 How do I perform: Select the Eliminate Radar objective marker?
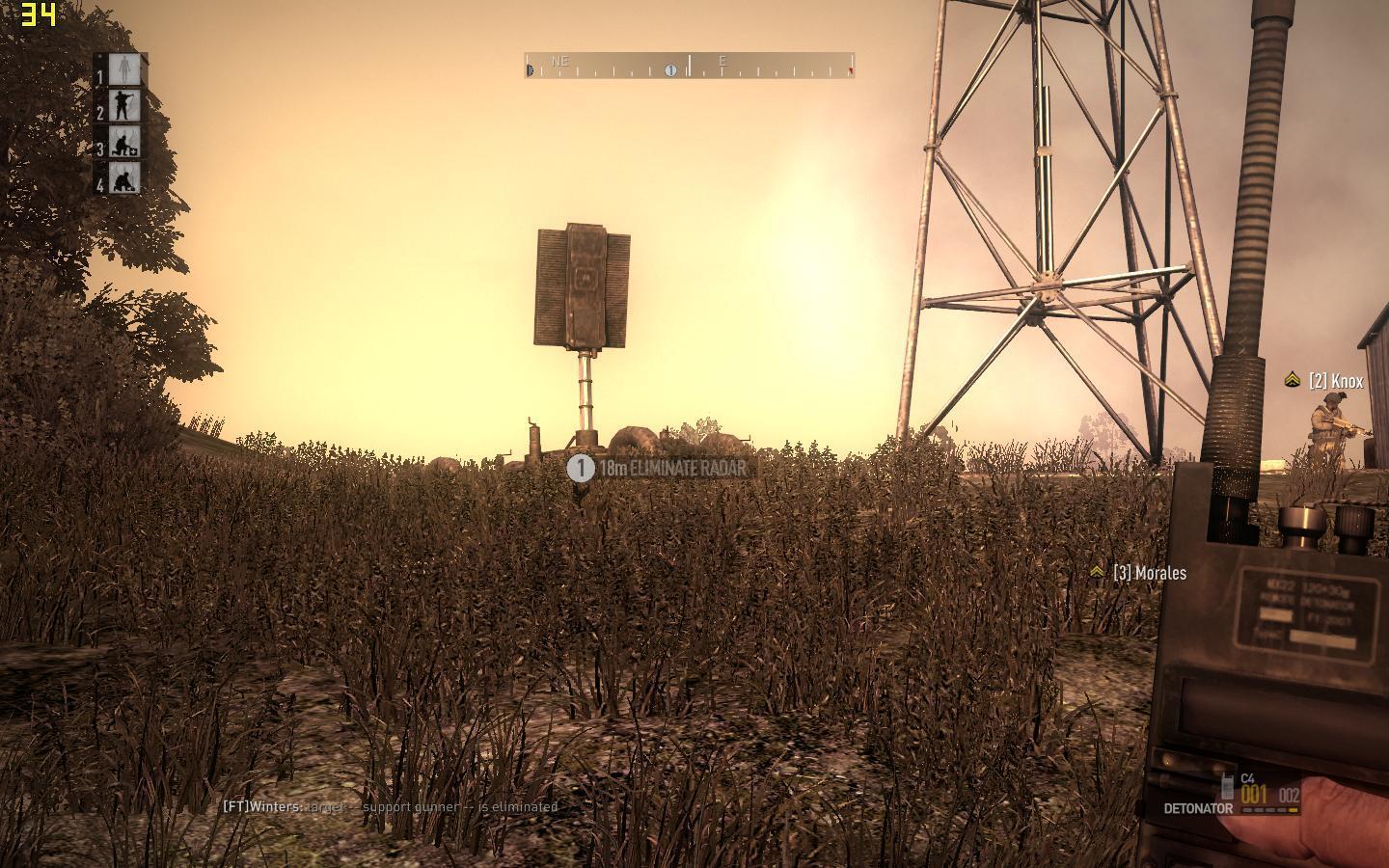581,469
